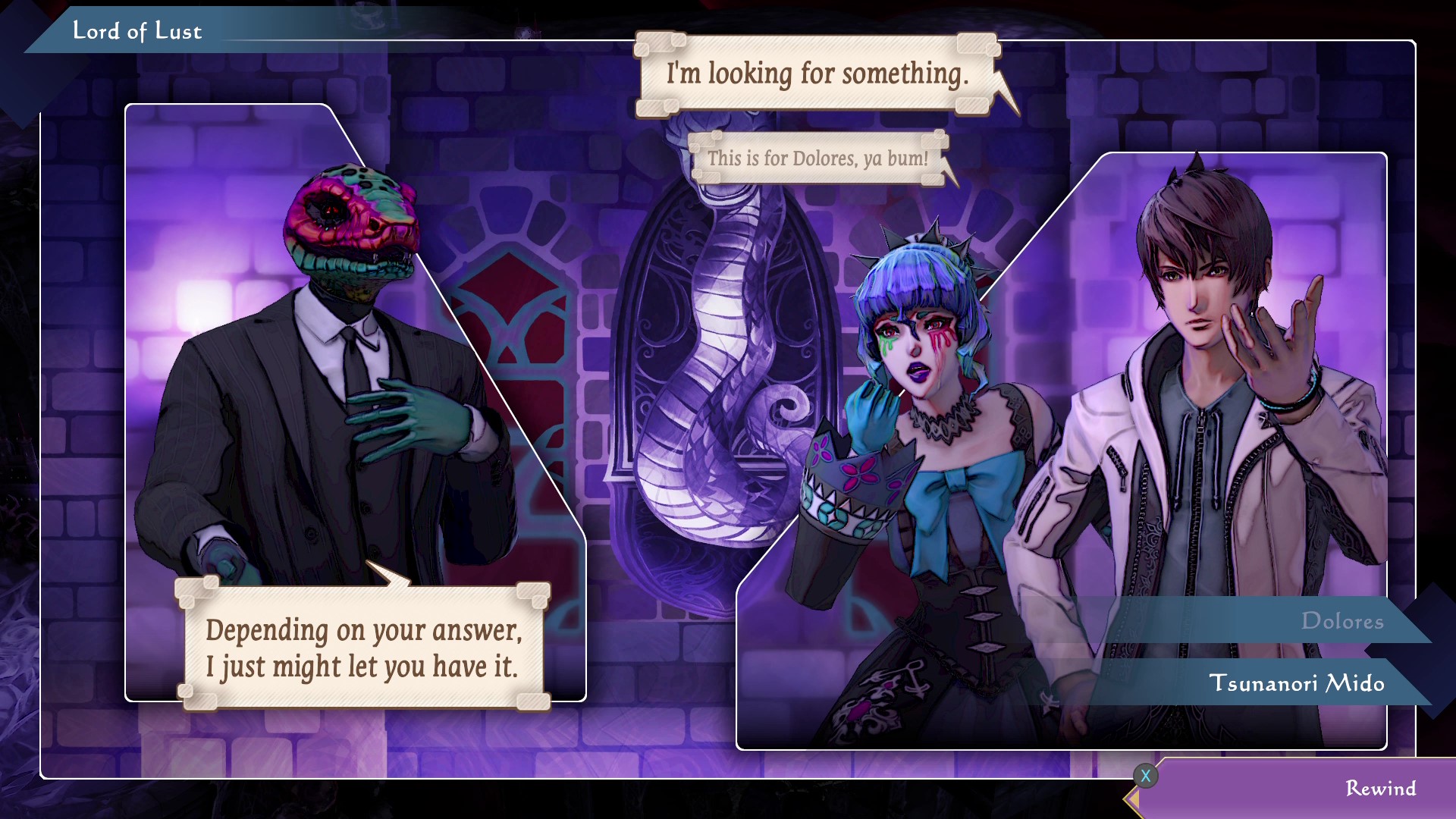
Task: Select the Lord of Lust title banner
Action: [137, 31]
